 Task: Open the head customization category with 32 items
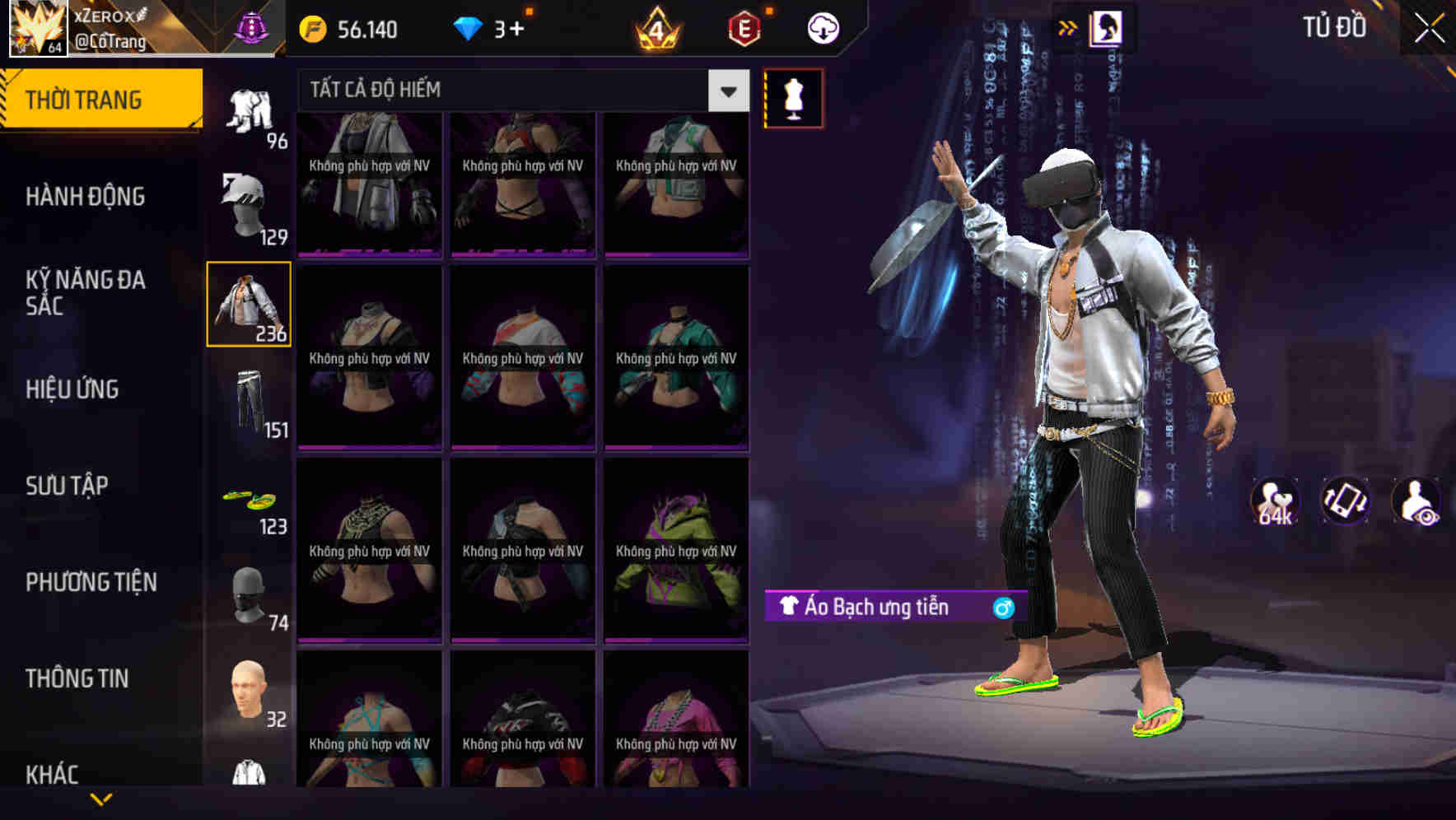(x=249, y=696)
